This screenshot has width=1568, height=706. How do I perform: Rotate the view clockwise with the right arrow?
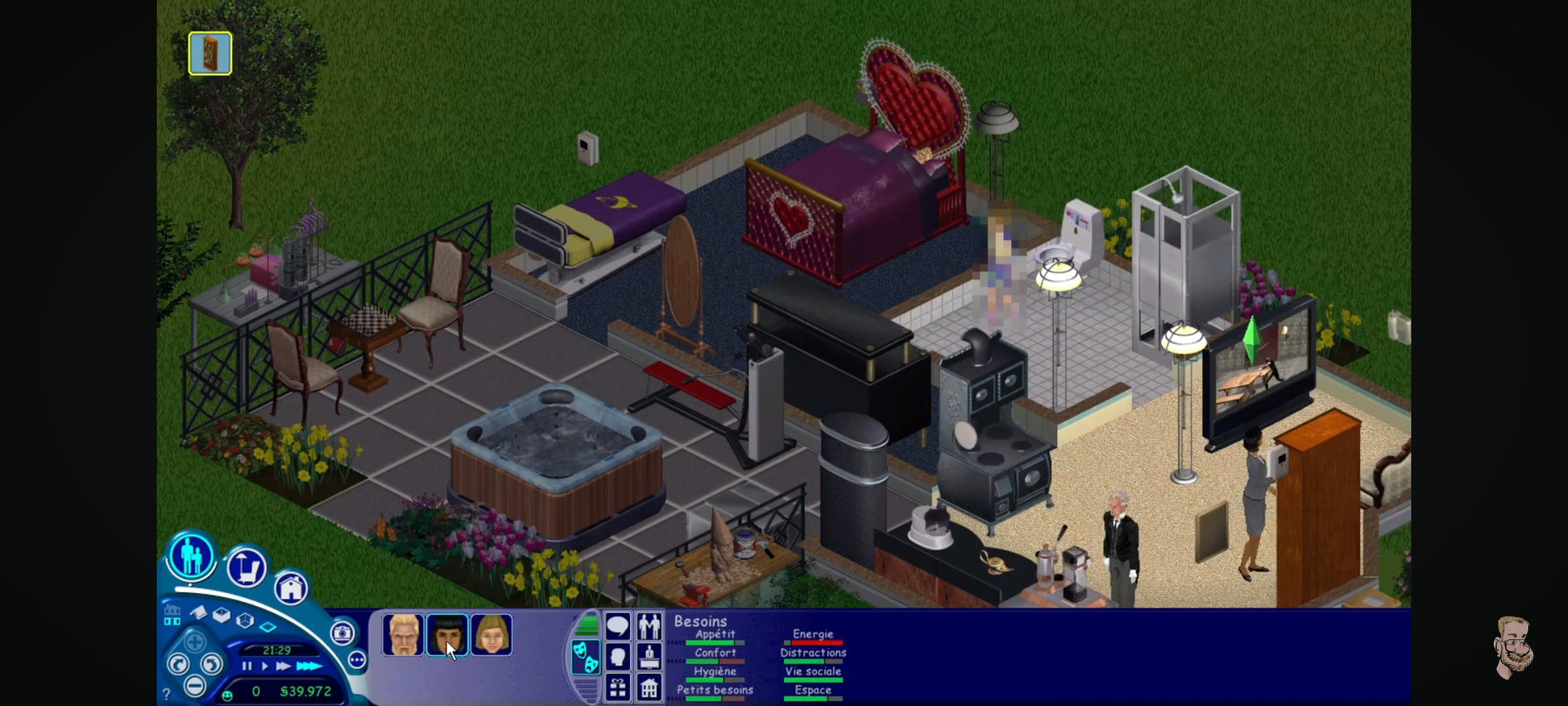[211, 664]
